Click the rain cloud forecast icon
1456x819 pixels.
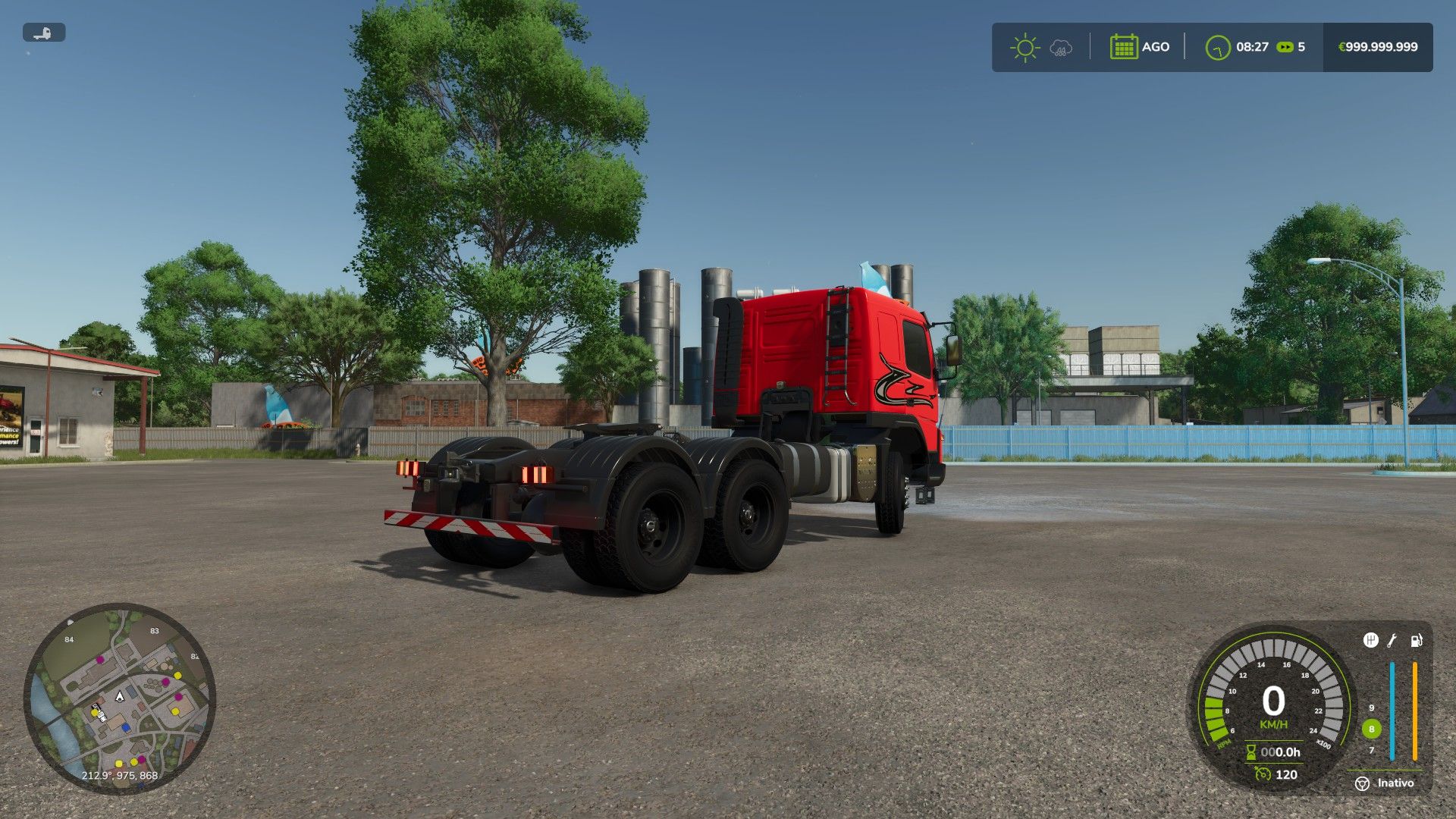click(1060, 47)
